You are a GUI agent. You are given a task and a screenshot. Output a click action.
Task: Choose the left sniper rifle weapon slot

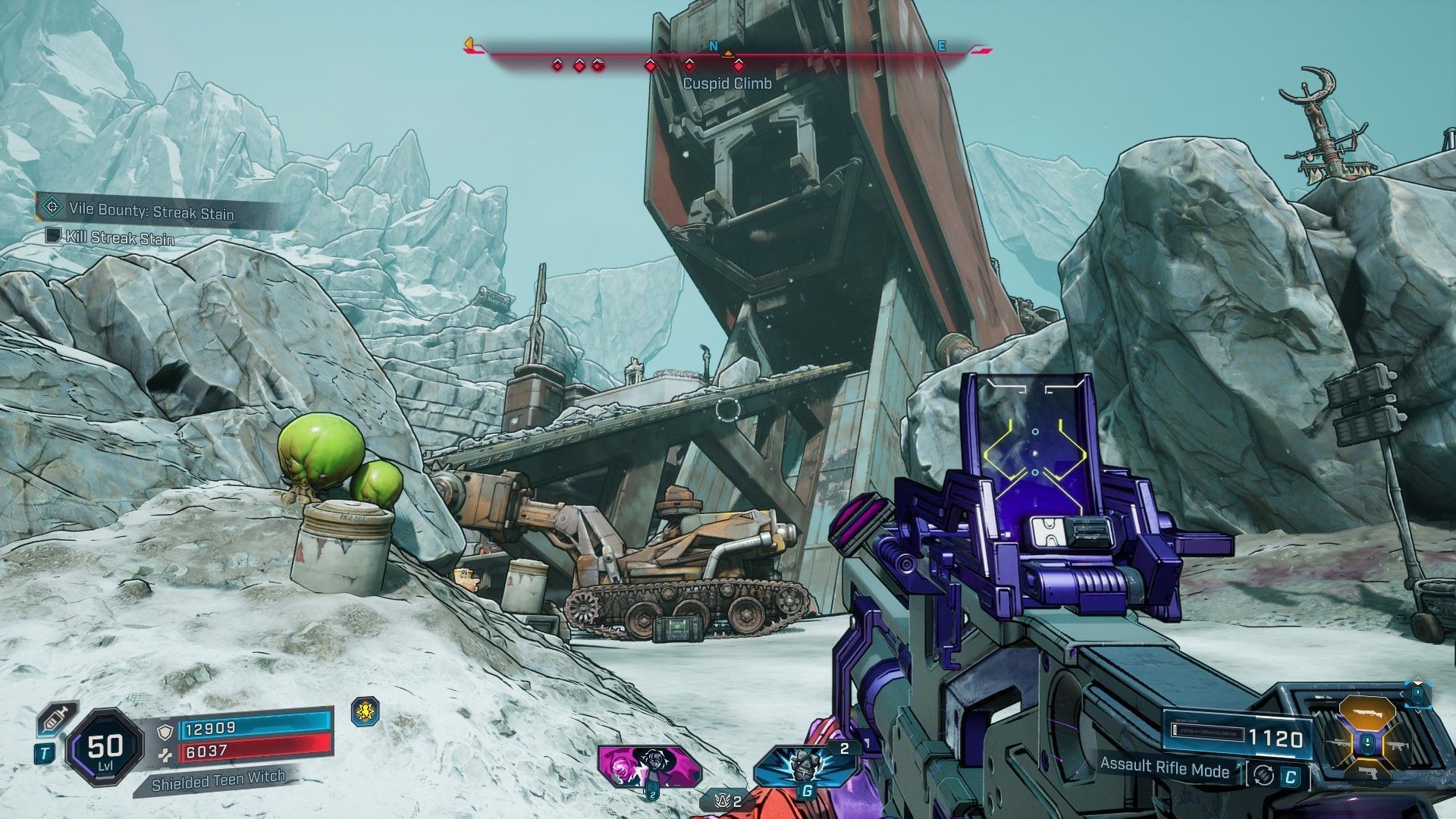1337,742
